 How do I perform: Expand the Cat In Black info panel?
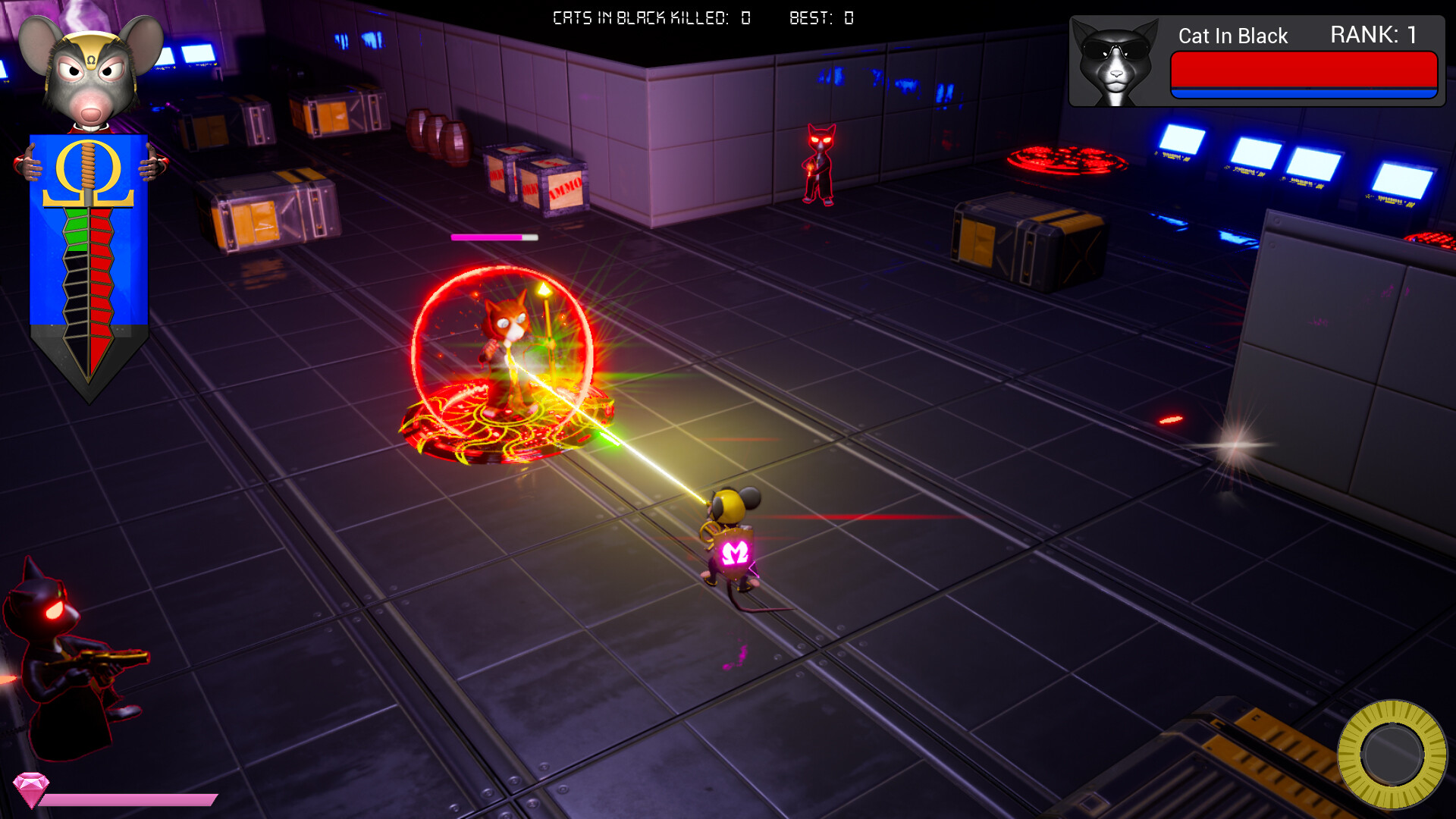tap(1255, 62)
